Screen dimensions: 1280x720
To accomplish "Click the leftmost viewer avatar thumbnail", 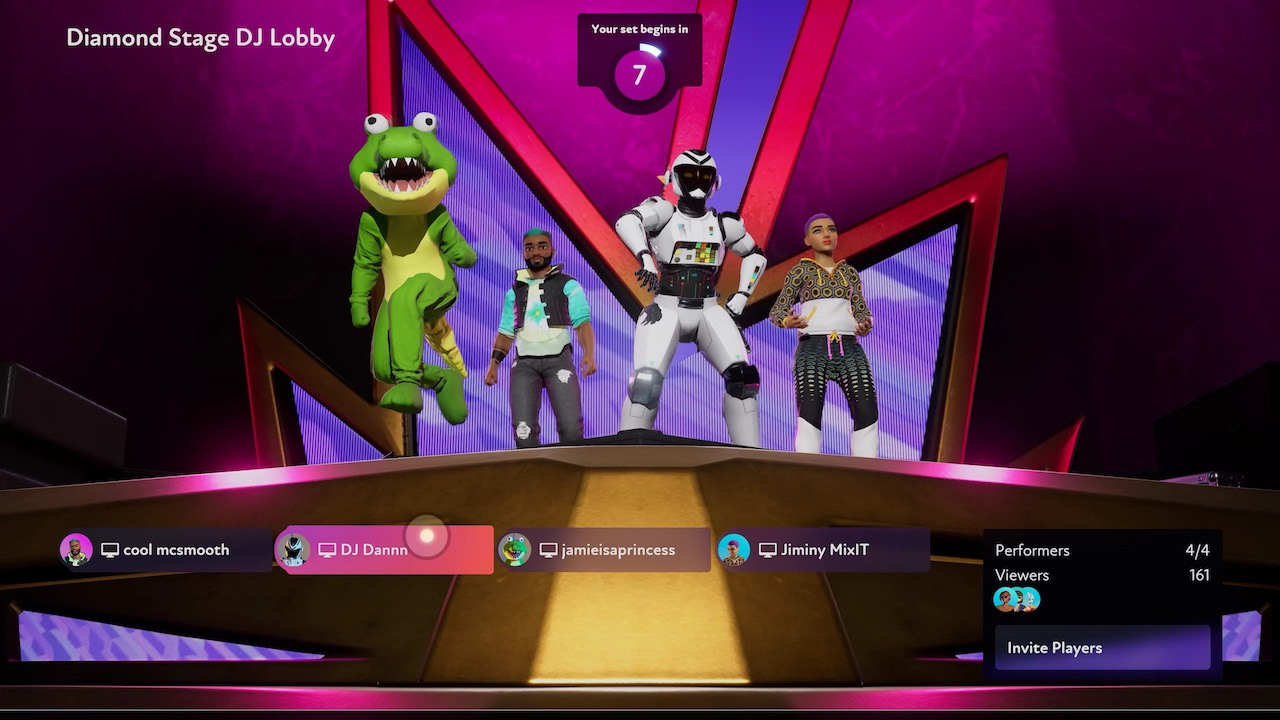I will coord(1003,599).
